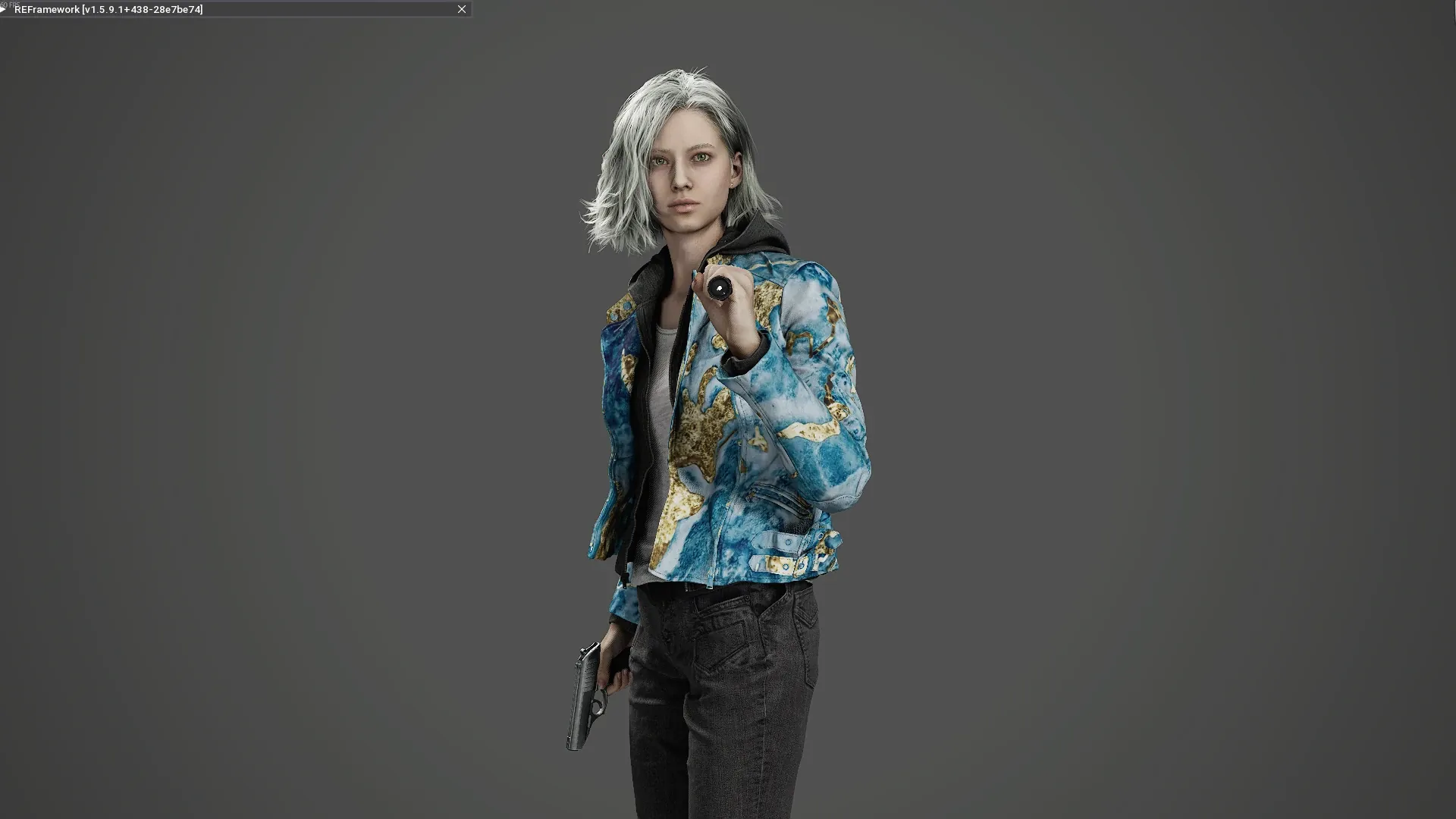
Task: Select the FPS counter in top-left corner
Action: (x=11, y=4)
